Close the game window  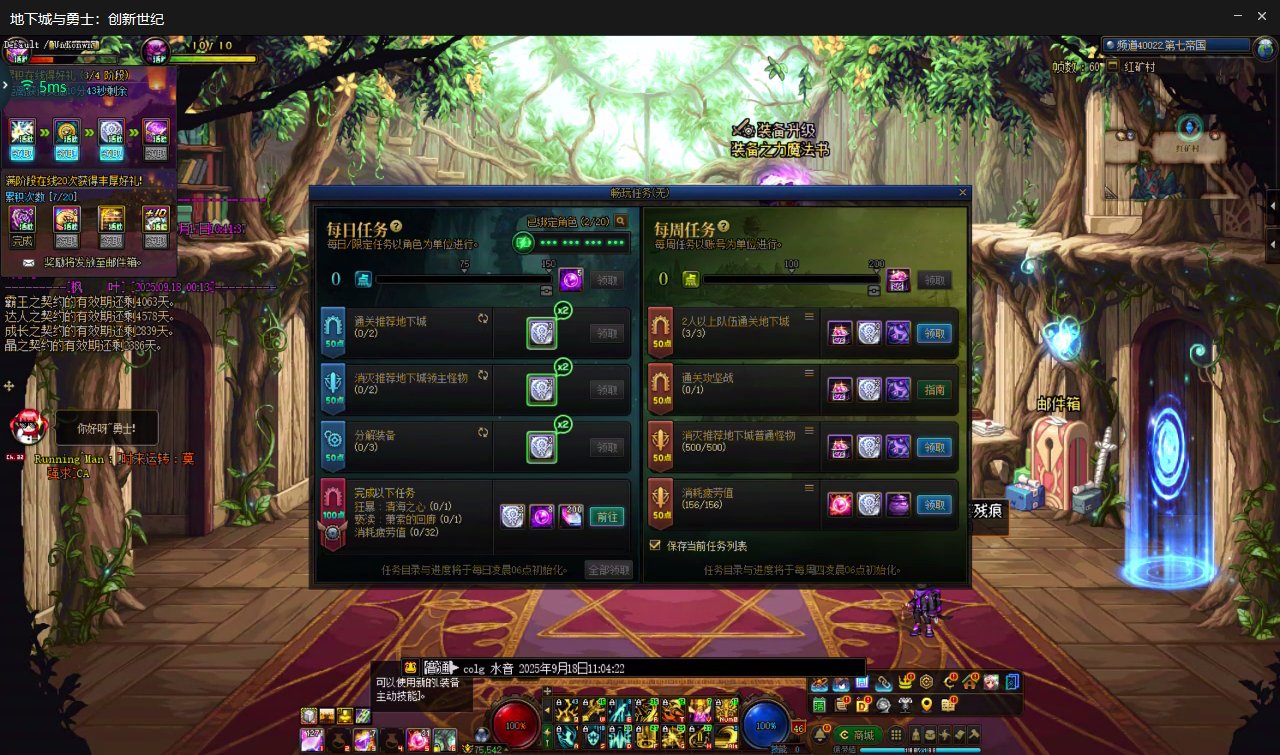click(x=1263, y=16)
